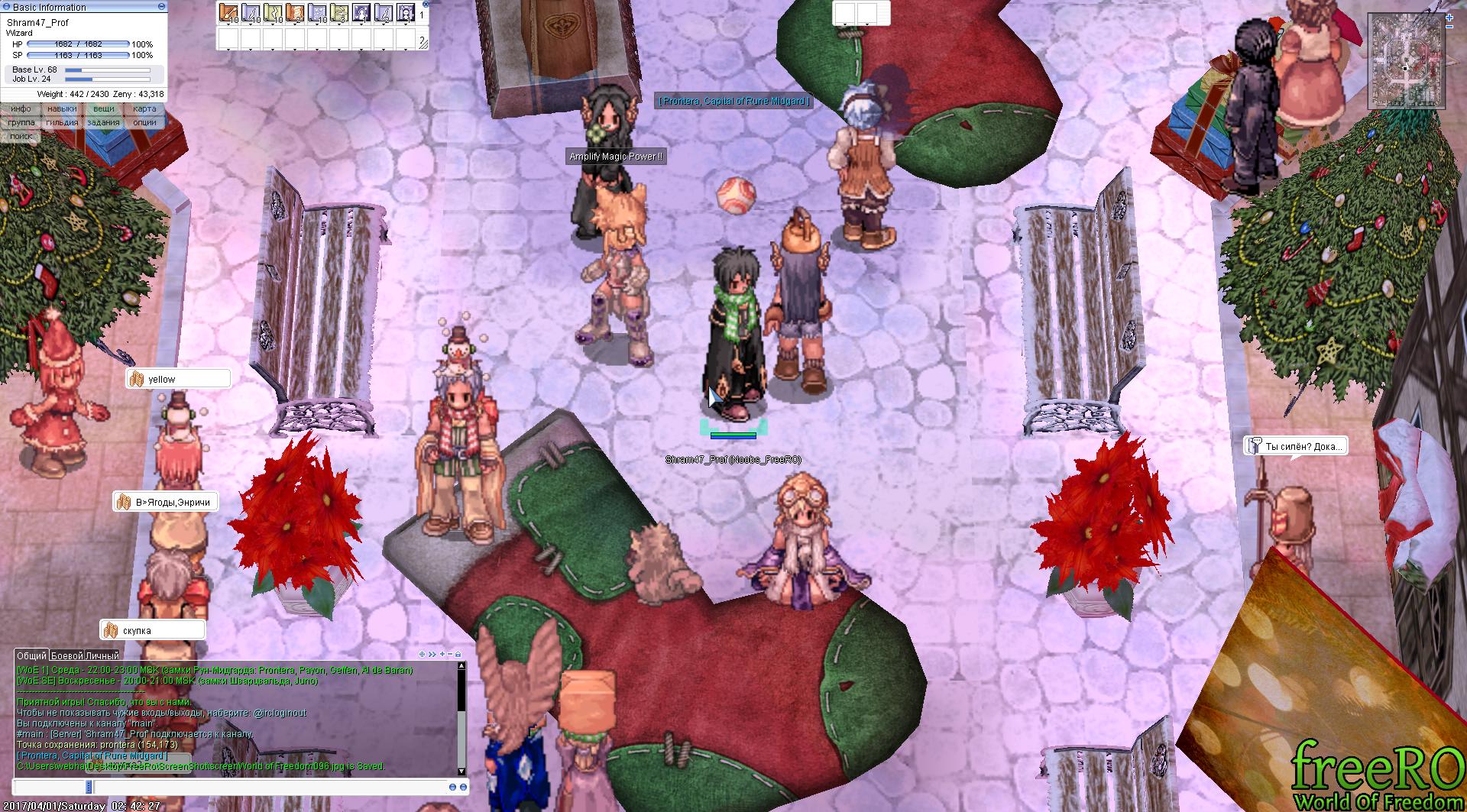The width and height of the screenshot is (1467, 812).
Task: Open the вещи inventory window
Action: 104,109
